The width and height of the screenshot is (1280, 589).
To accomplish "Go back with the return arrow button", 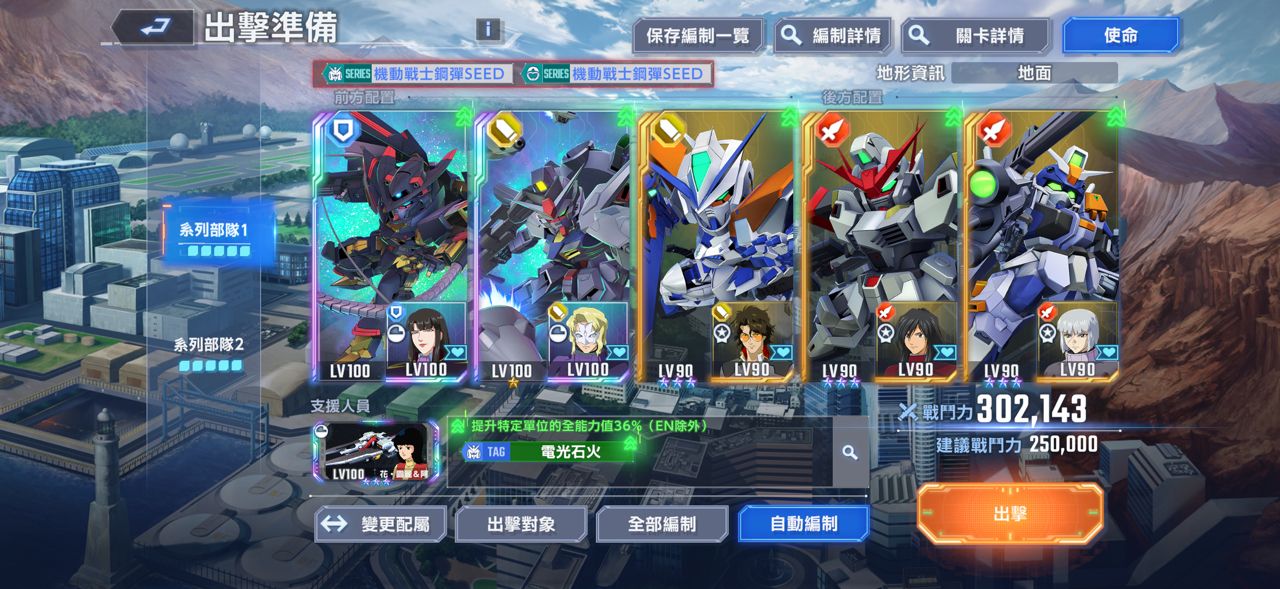I will click(x=153, y=28).
